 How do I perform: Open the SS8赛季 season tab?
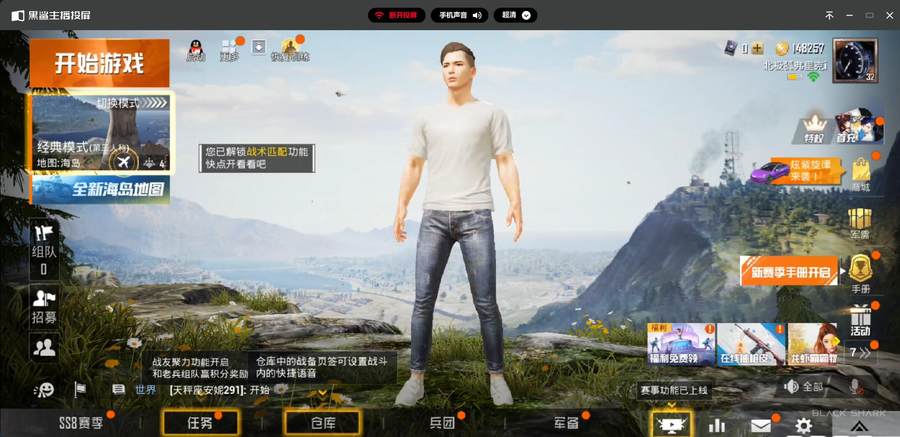[x=81, y=423]
